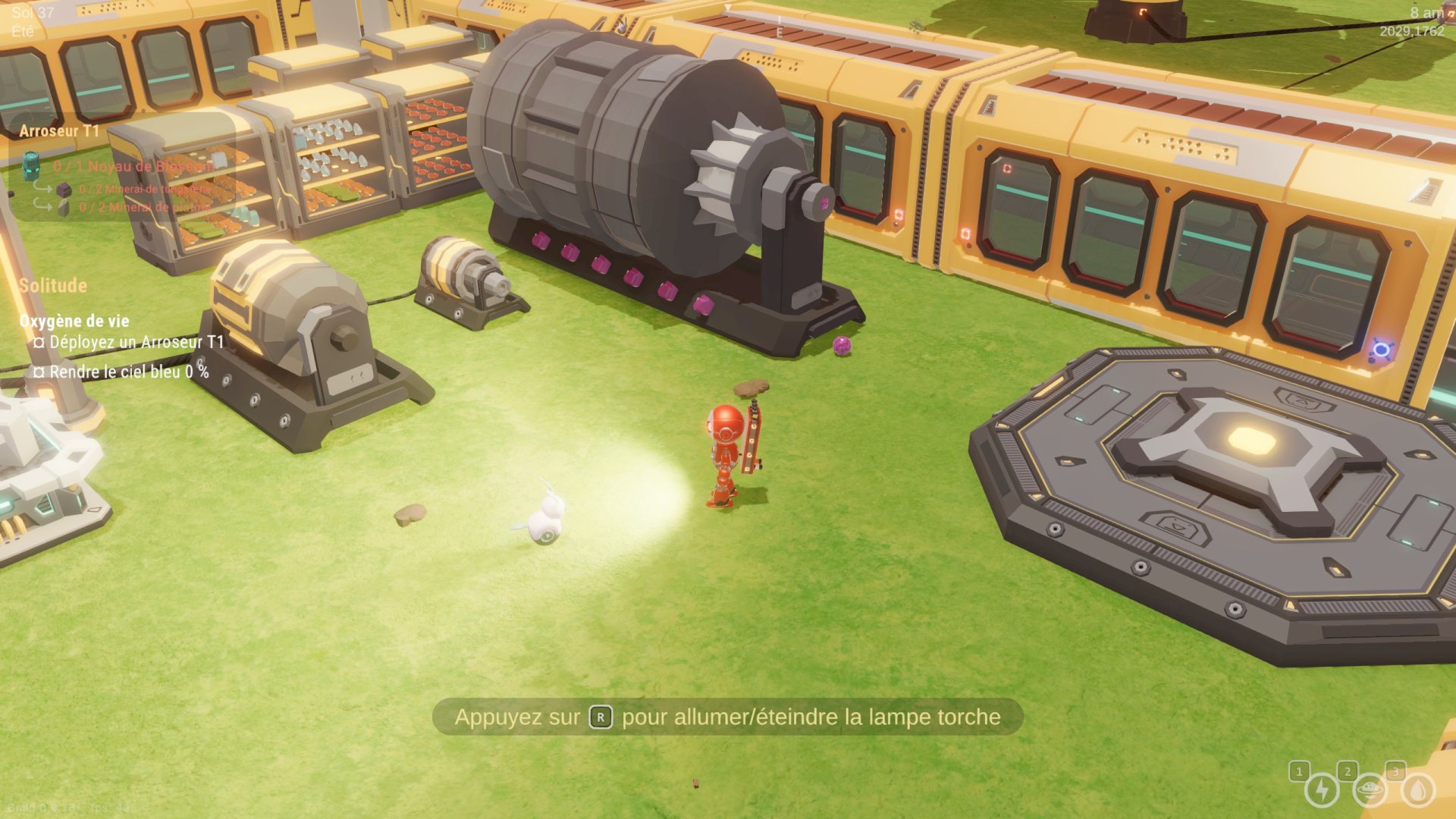Click the Minerai de tungstène requirement

(x=145, y=189)
